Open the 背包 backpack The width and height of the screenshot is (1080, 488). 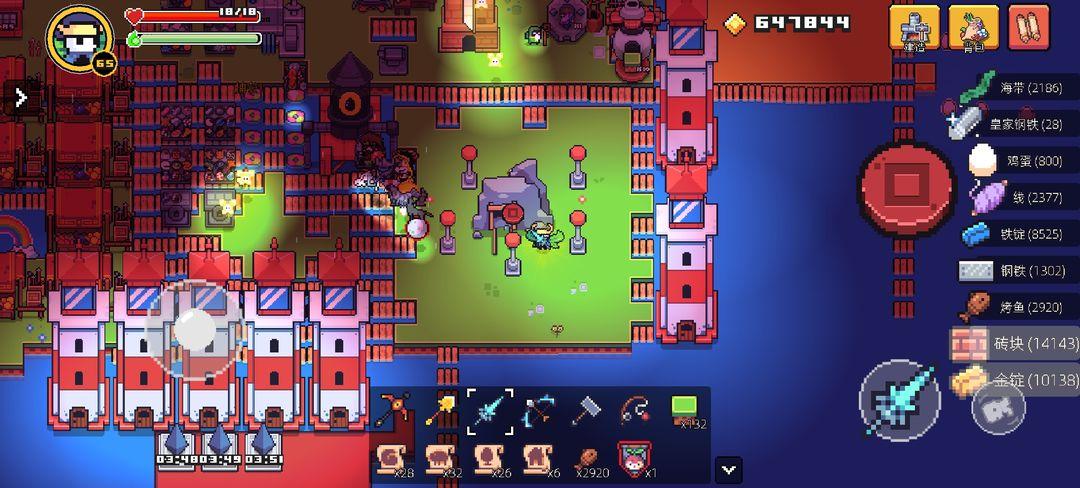tap(973, 27)
